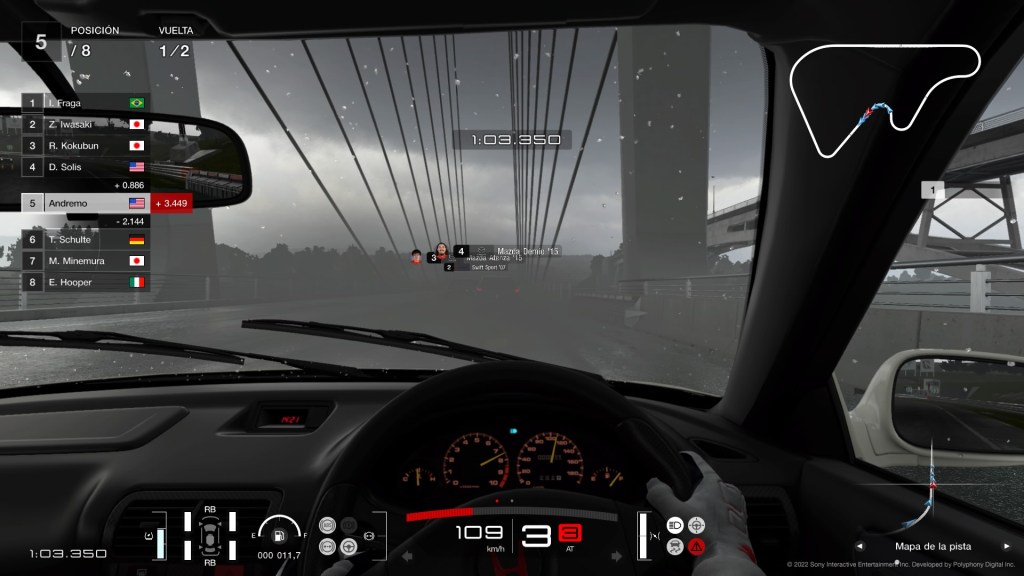1024x576 pixels.
Task: Pick E. Hooper's leaderboard row
Action: tap(85, 282)
